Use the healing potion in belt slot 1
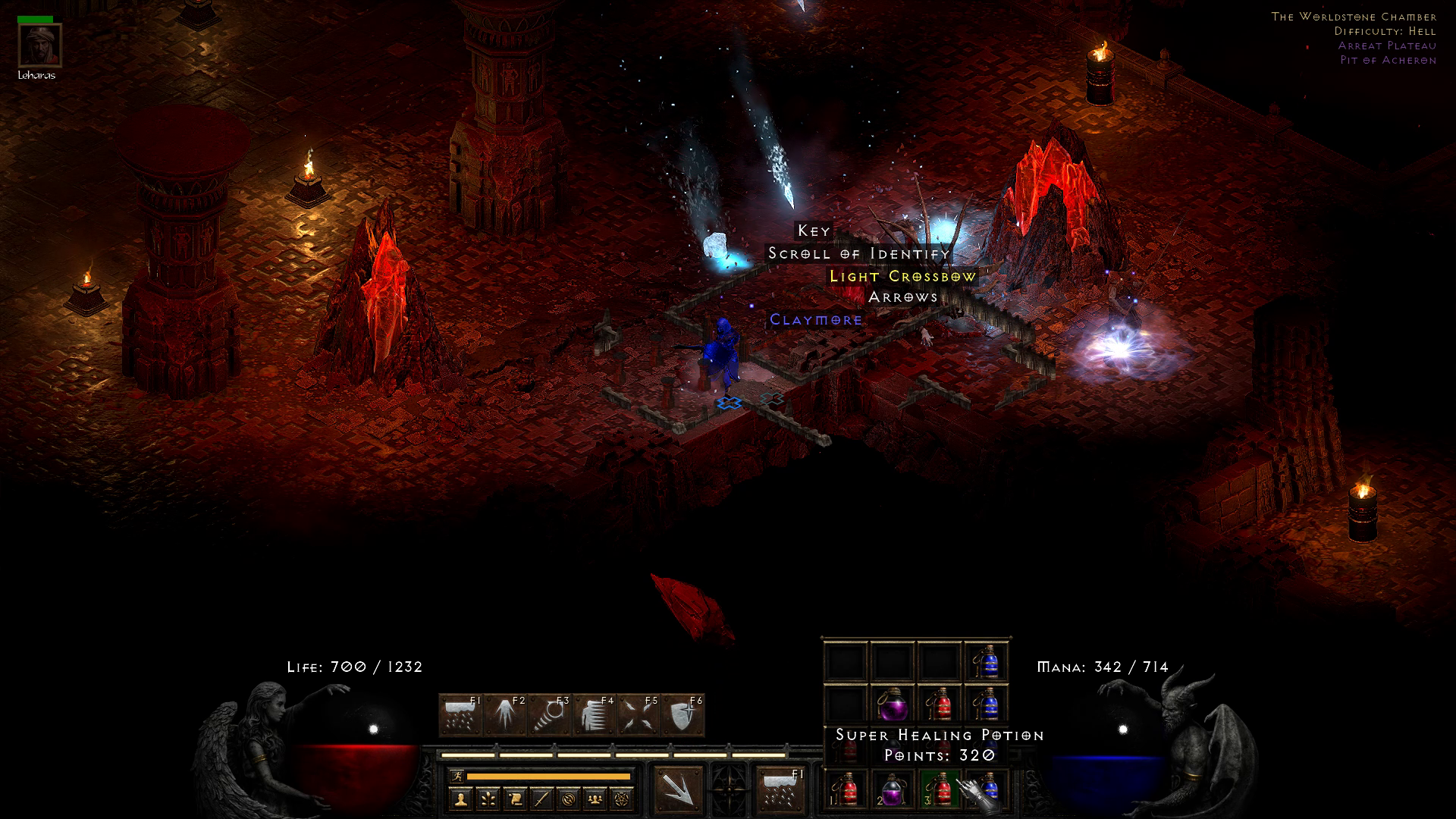Image resolution: width=1456 pixels, height=819 pixels. click(x=846, y=789)
